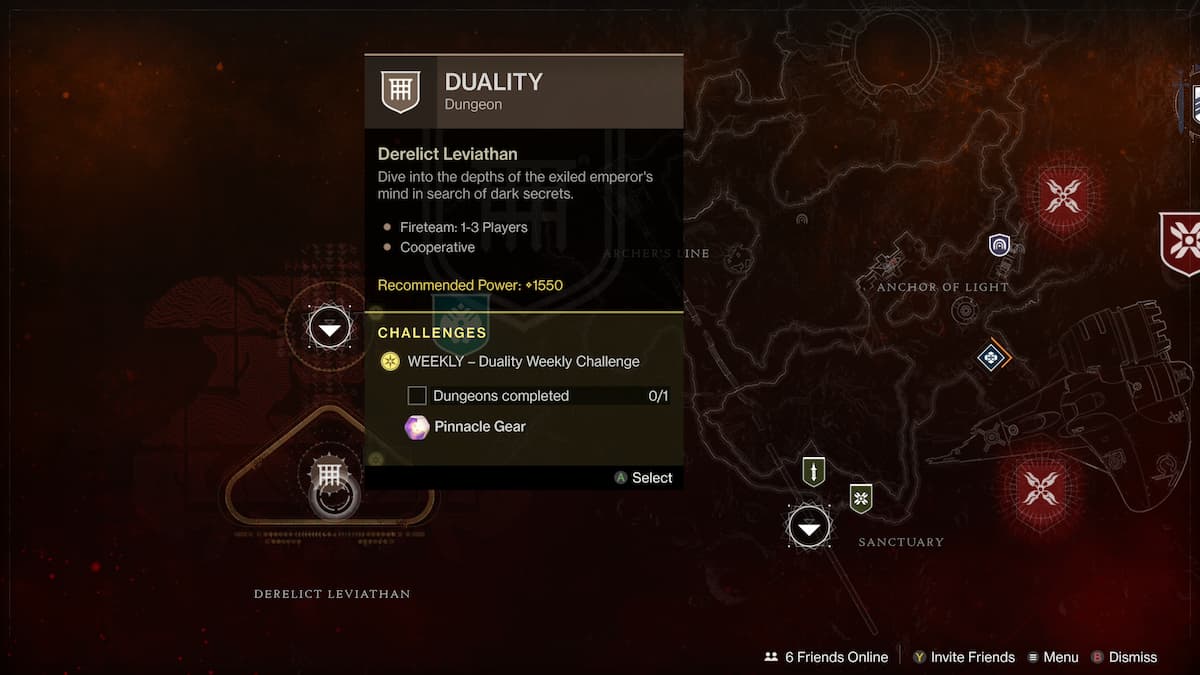
Task: Open the 6 Friends Online roster
Action: [826, 657]
